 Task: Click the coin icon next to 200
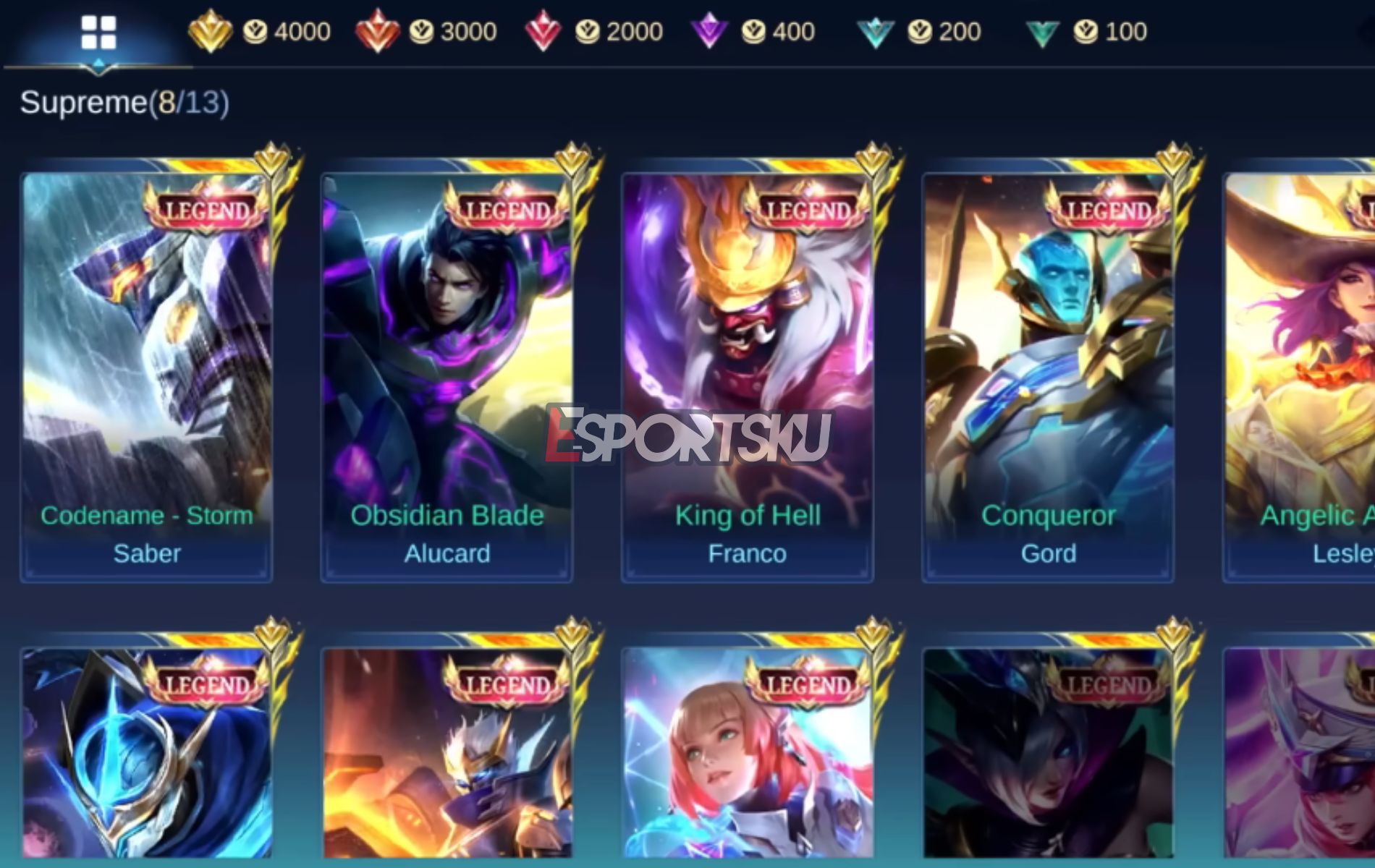[x=921, y=30]
